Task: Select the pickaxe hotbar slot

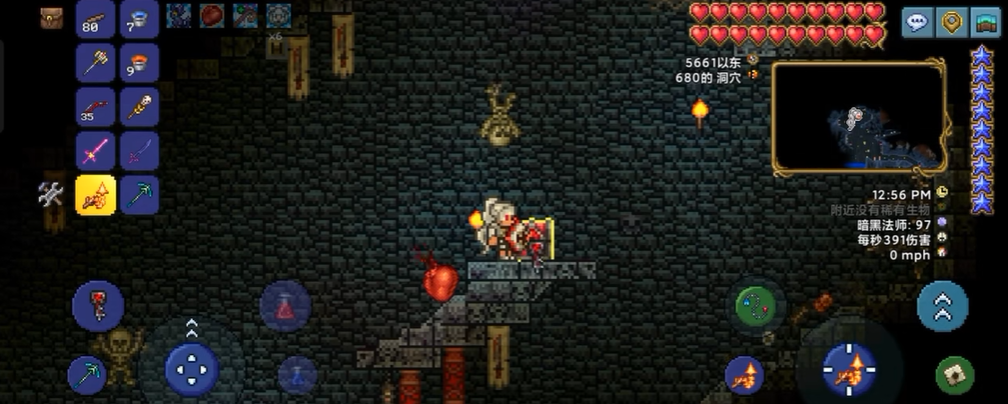Action: [x=140, y=195]
